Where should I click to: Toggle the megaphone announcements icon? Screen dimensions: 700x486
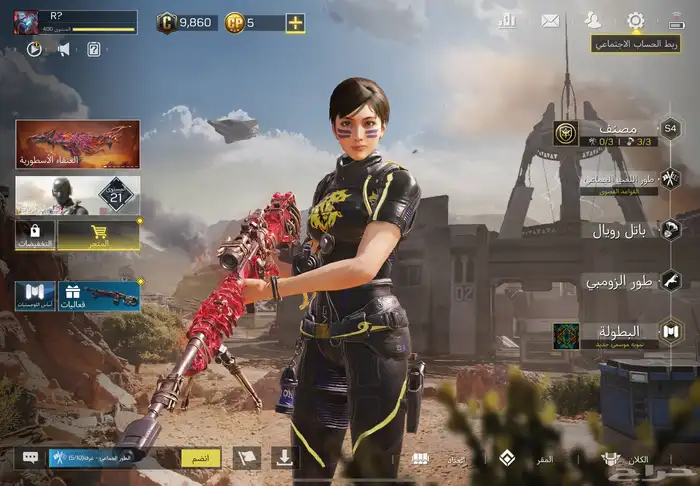(x=63, y=49)
